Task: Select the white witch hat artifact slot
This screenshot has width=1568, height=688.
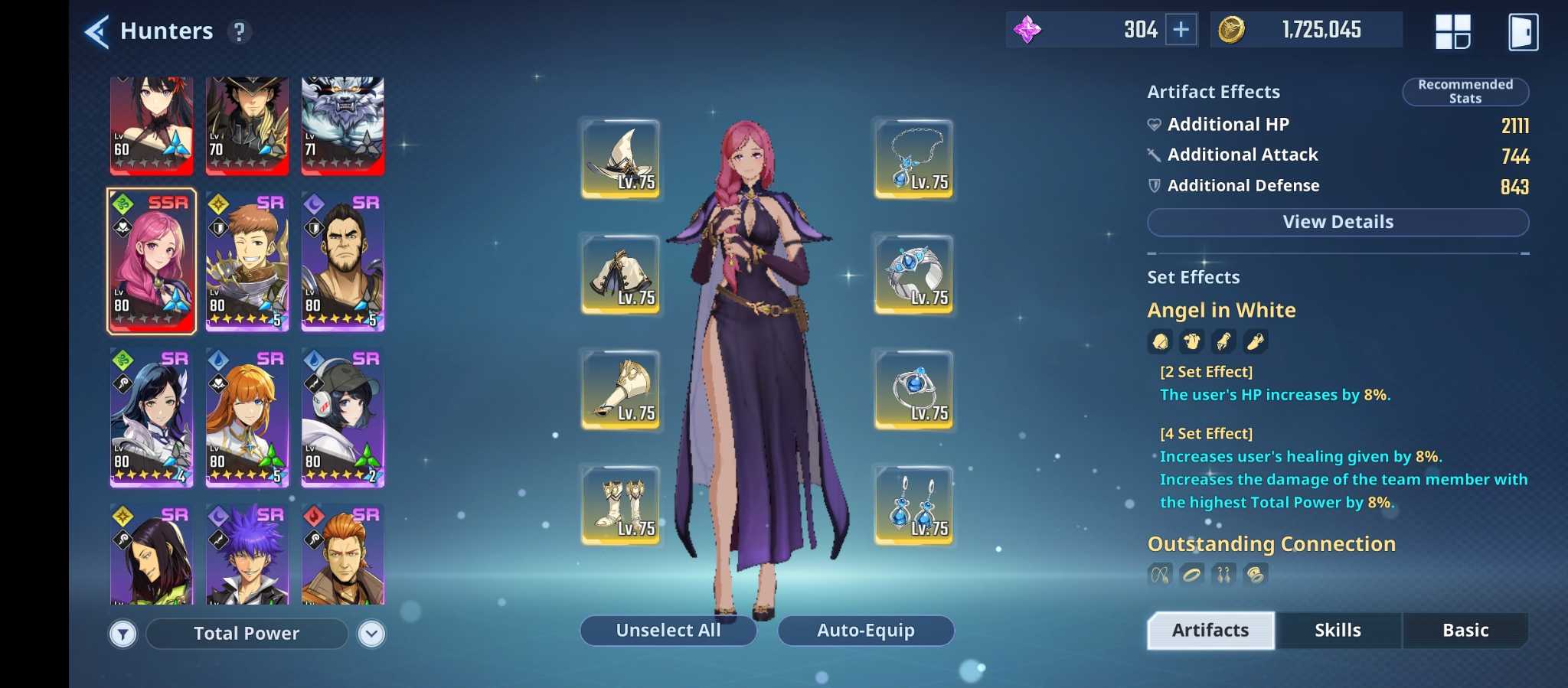Action: (621, 158)
